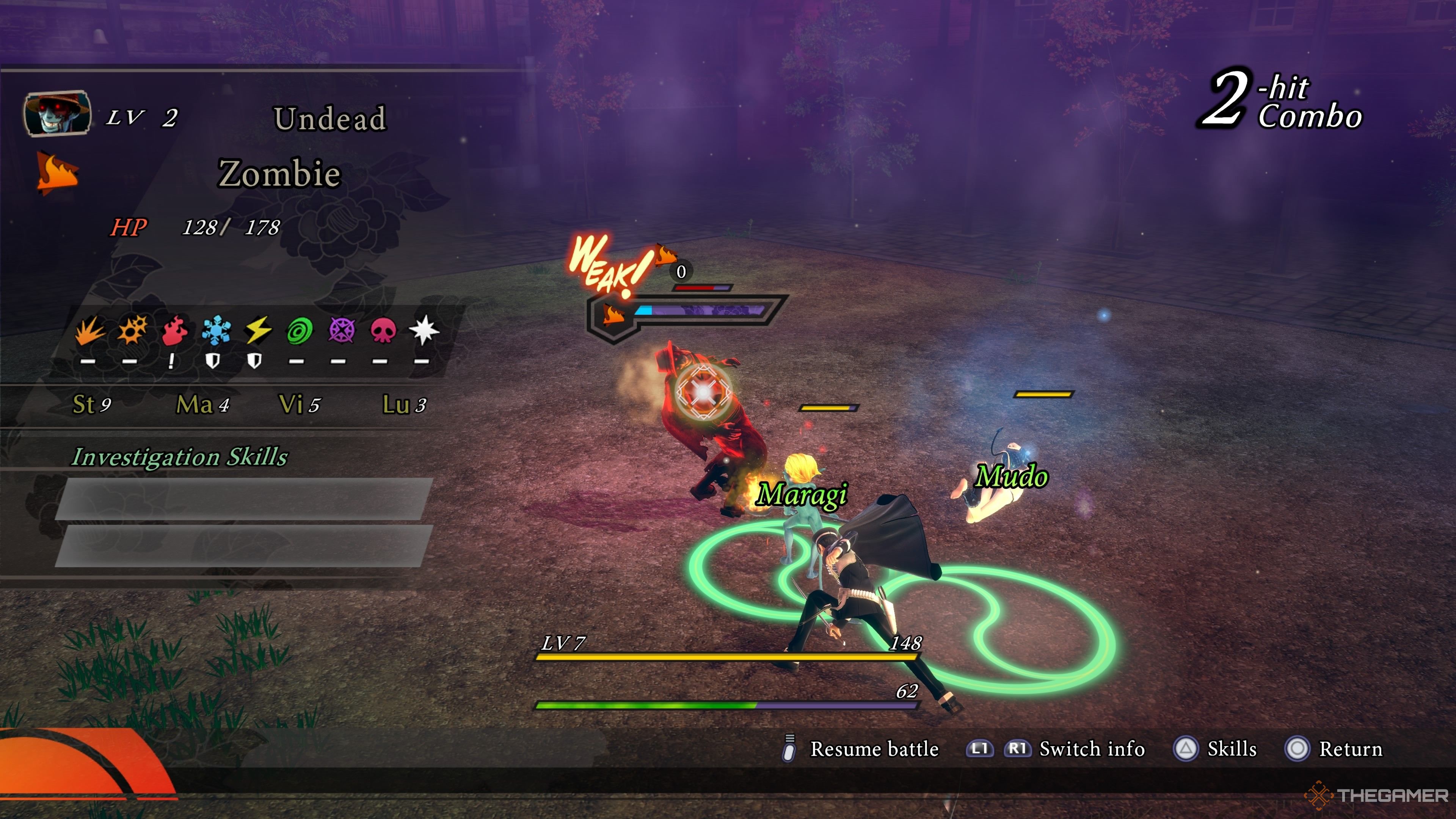Screen dimensions: 1456x819
Task: Click the Zombie enemy portrait
Action: click(57, 114)
